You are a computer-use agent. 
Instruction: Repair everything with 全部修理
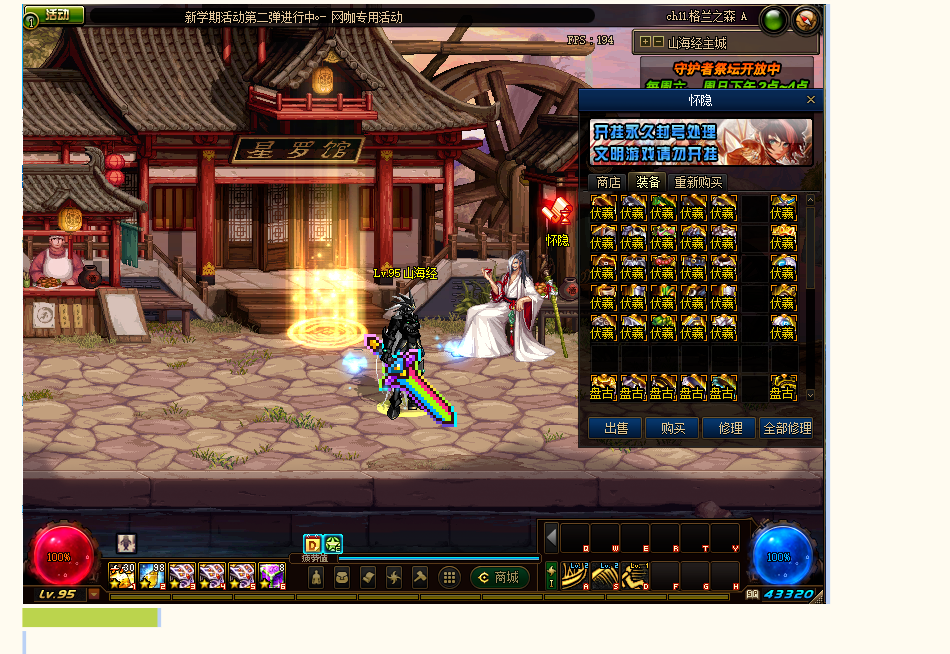pos(786,428)
